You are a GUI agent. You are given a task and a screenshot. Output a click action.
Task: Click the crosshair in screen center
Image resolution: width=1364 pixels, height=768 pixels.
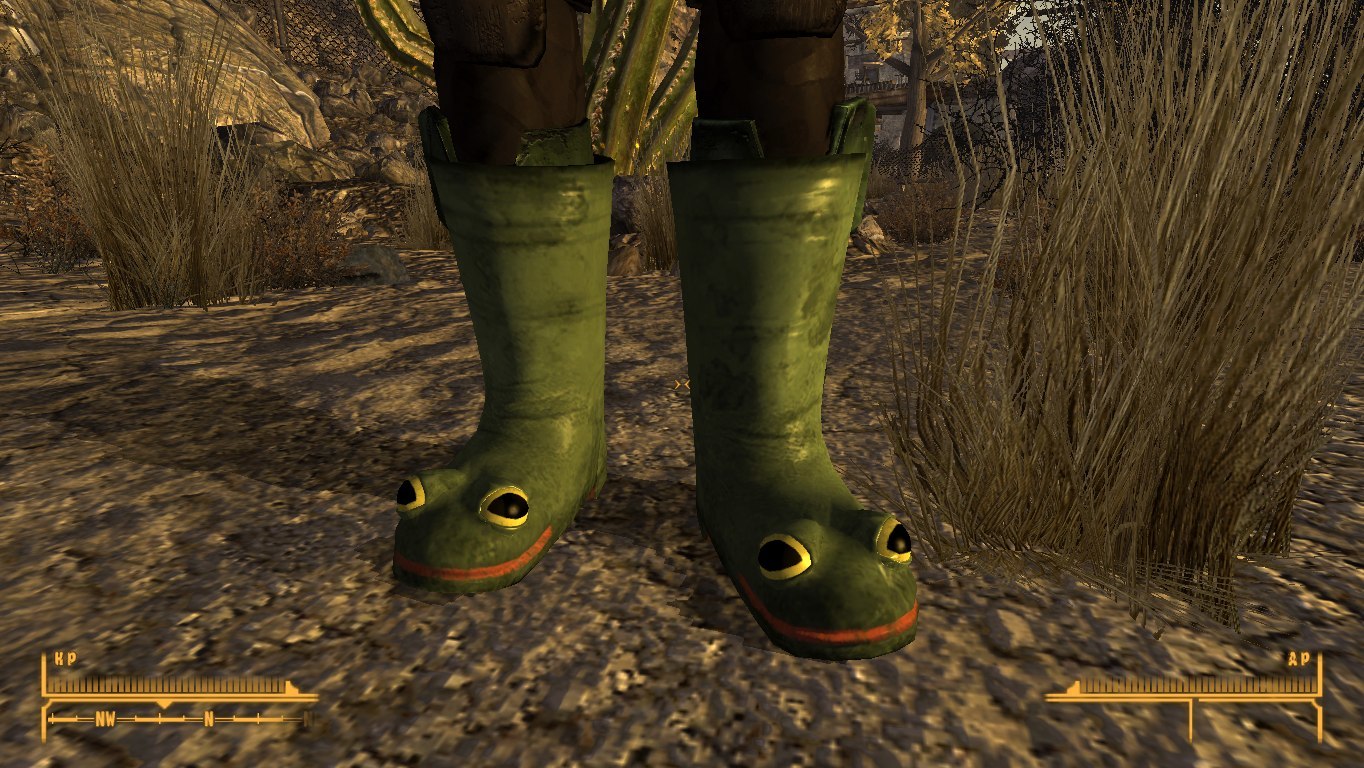point(682,384)
